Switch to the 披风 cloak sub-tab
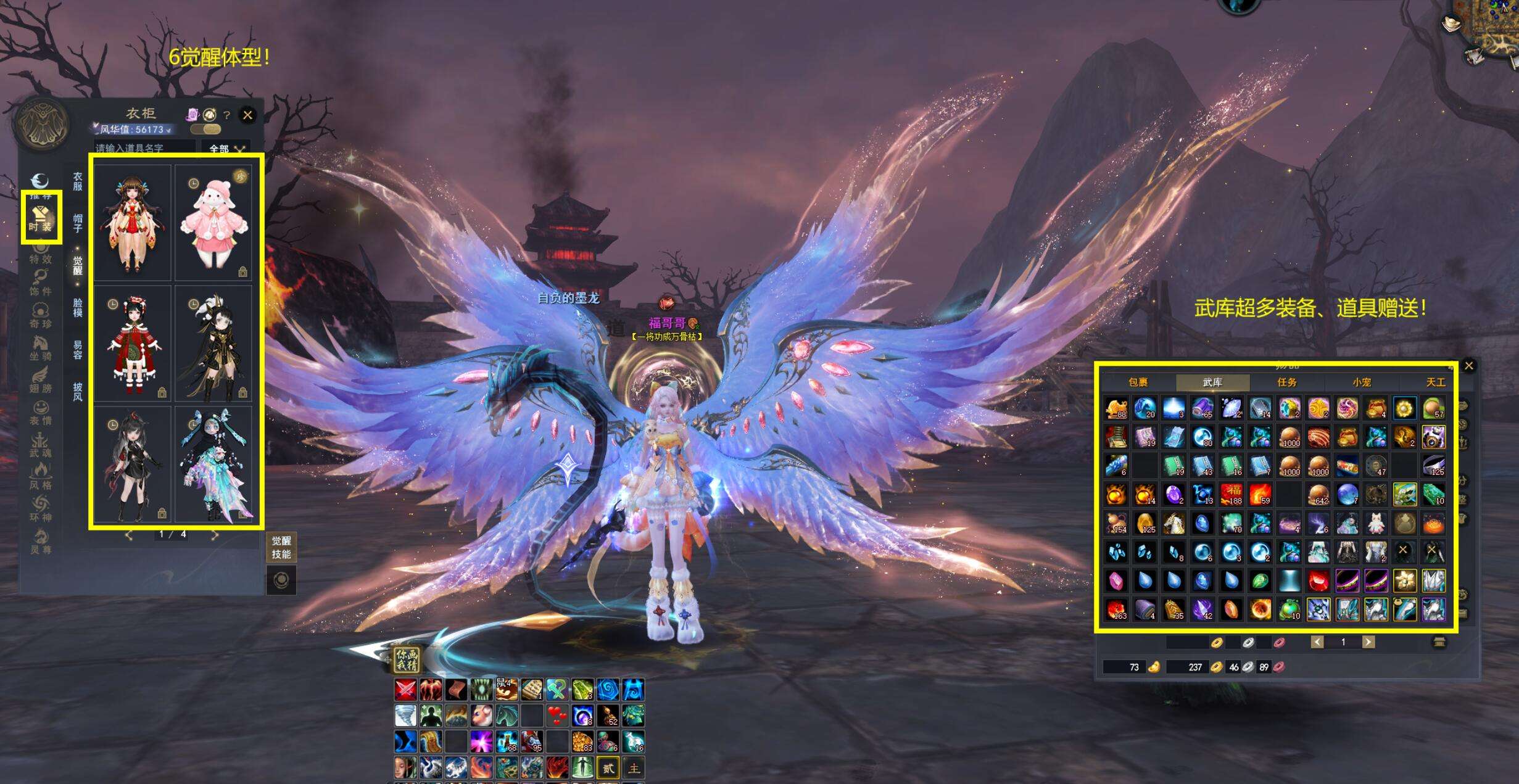 tap(78, 391)
